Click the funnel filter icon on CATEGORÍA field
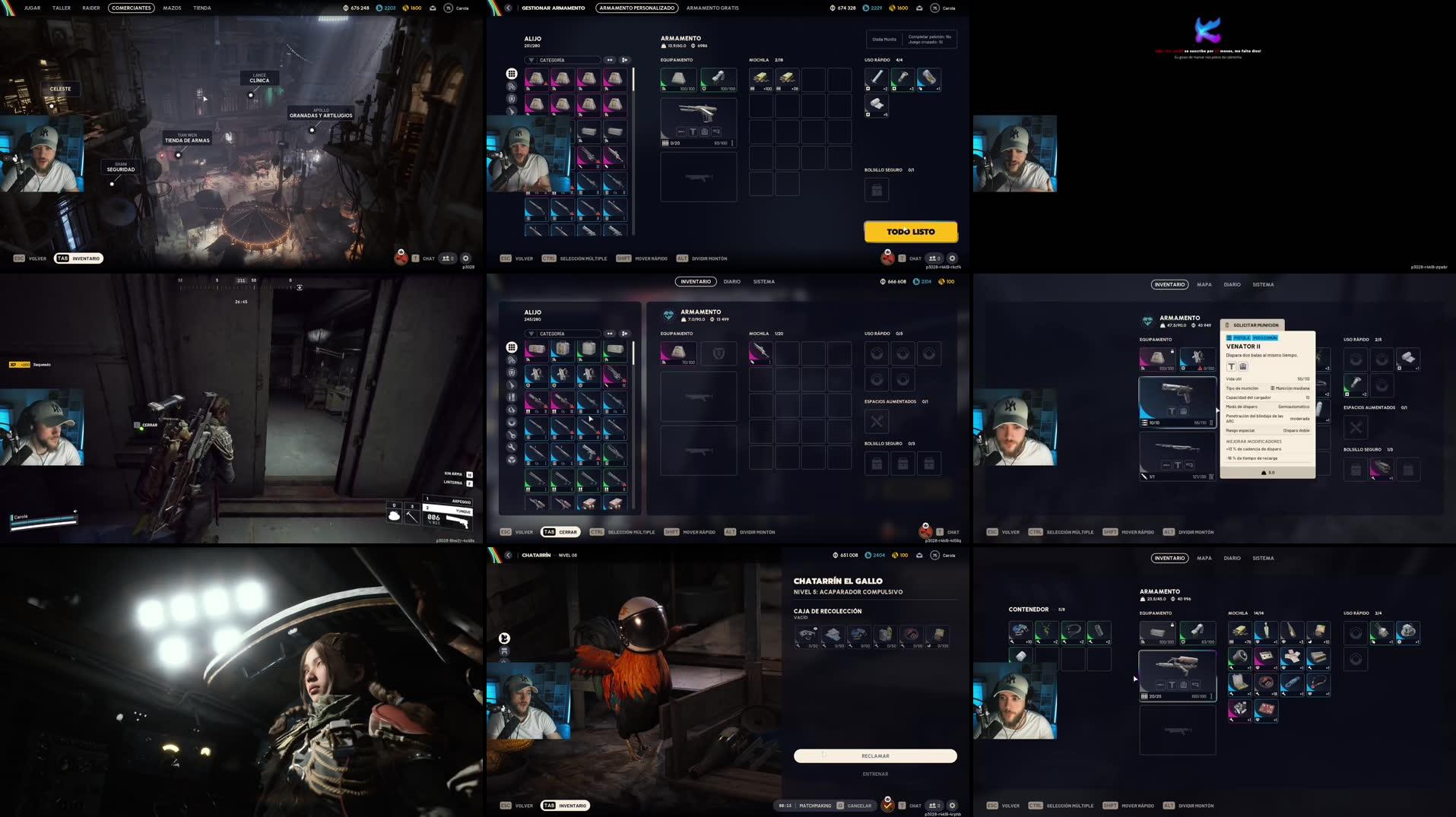This screenshot has width=1456, height=817. tap(531, 59)
